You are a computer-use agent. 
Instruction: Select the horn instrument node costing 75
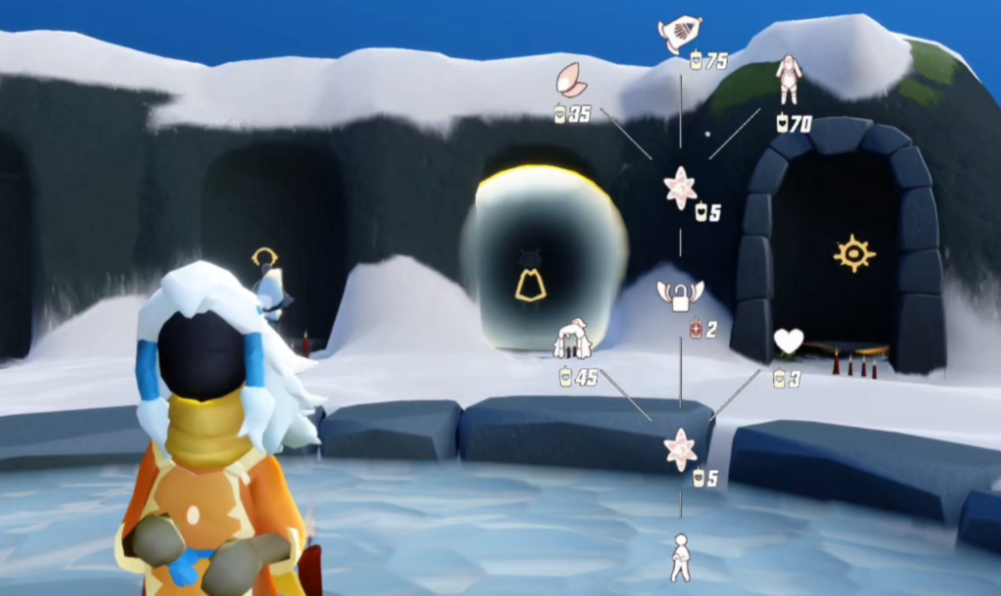point(679,33)
